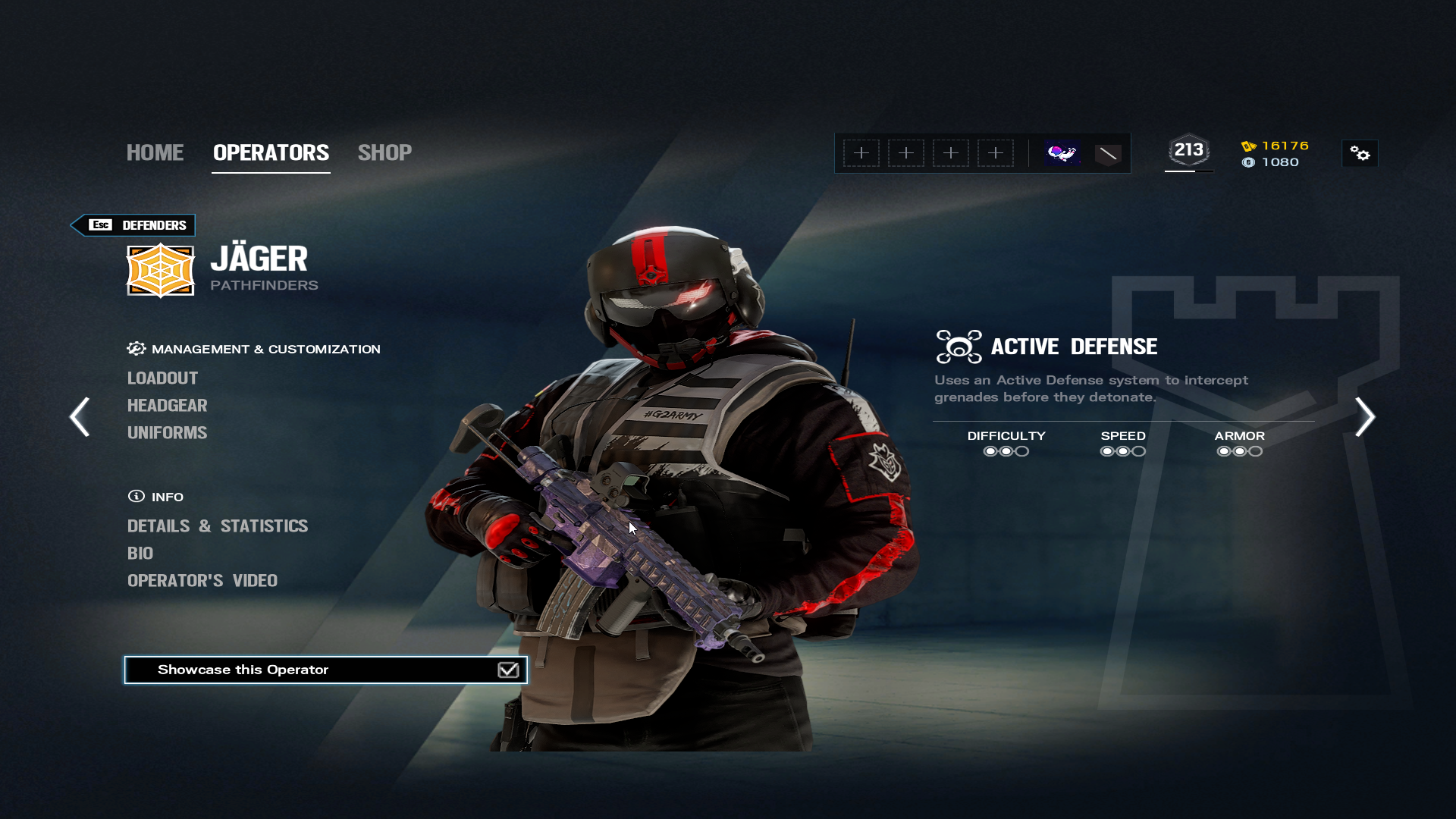The width and height of the screenshot is (1456, 819).
Task: Go to the Shop tab
Action: (384, 152)
